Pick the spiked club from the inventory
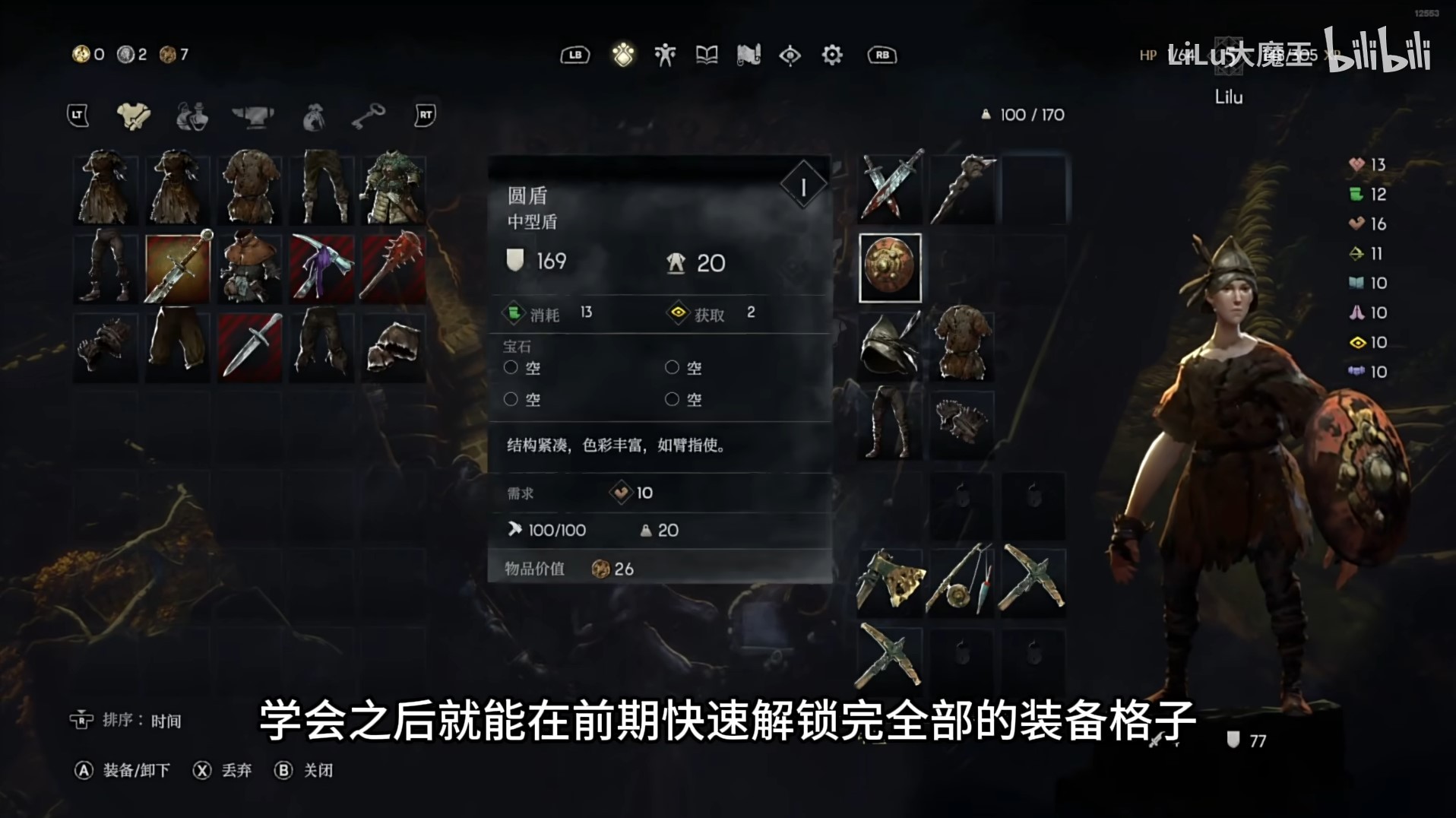This screenshot has width=1456, height=818. [394, 268]
